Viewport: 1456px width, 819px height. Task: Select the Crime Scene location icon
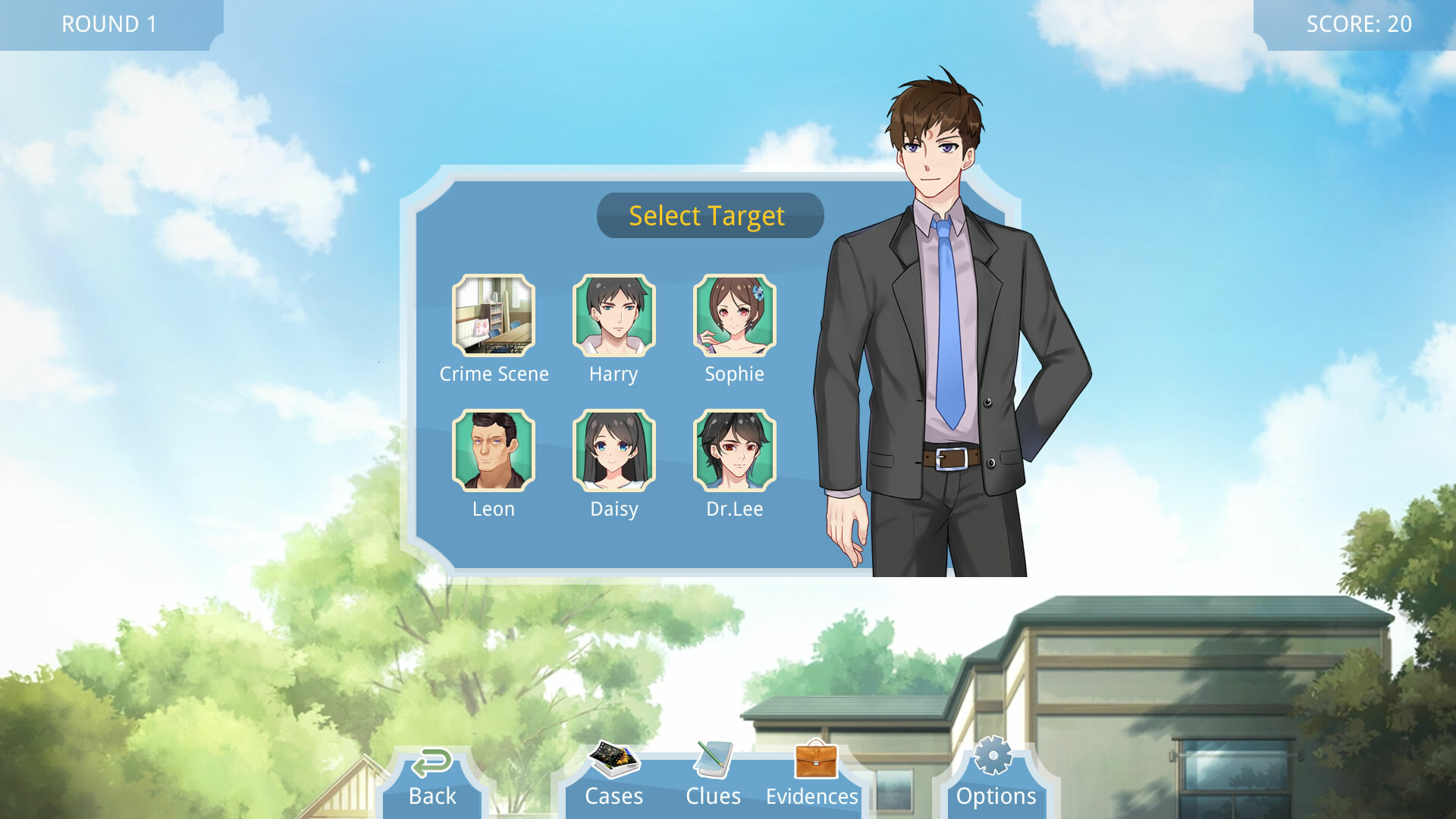(x=494, y=315)
